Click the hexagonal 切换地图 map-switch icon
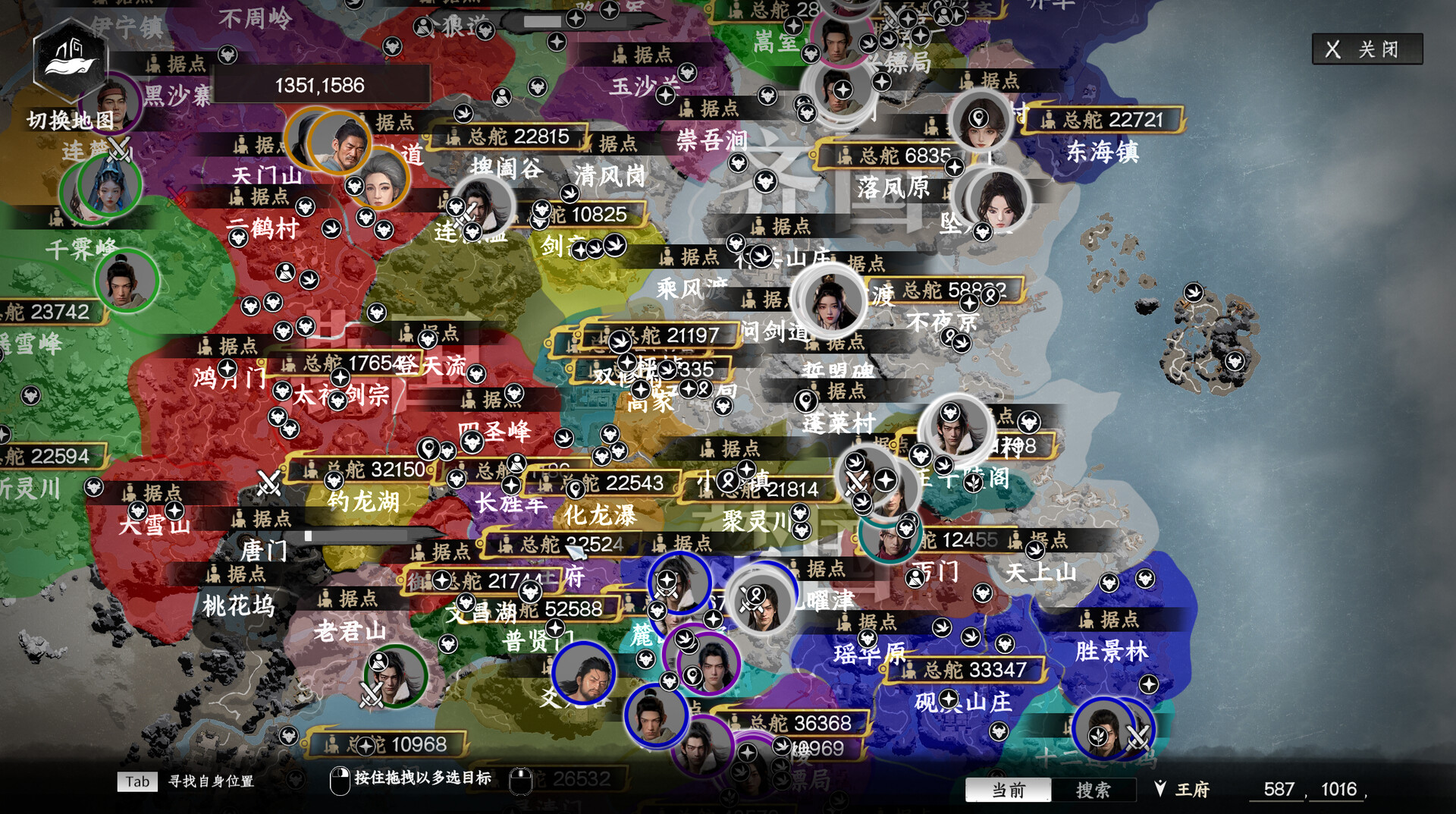This screenshot has width=1456, height=814. coord(71,61)
